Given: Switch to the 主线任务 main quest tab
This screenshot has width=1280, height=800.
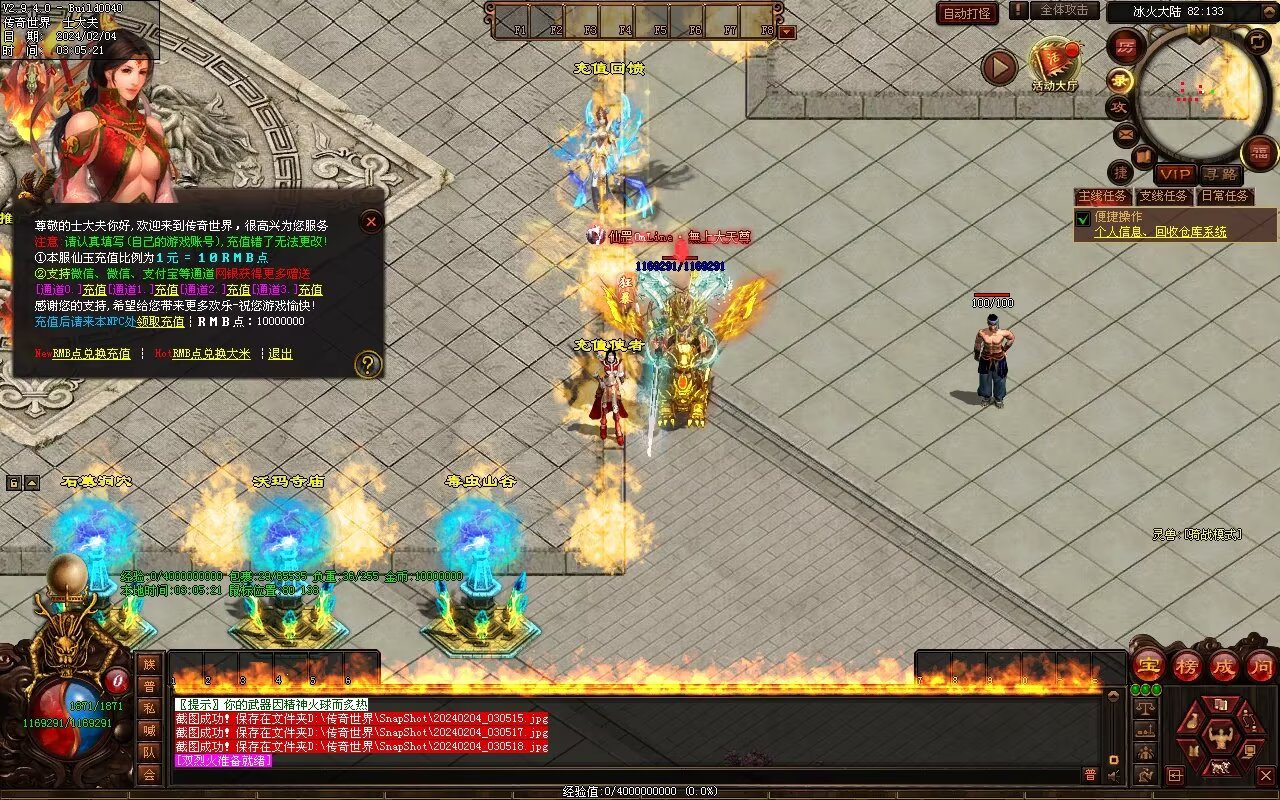Looking at the screenshot, I should coord(1103,196).
